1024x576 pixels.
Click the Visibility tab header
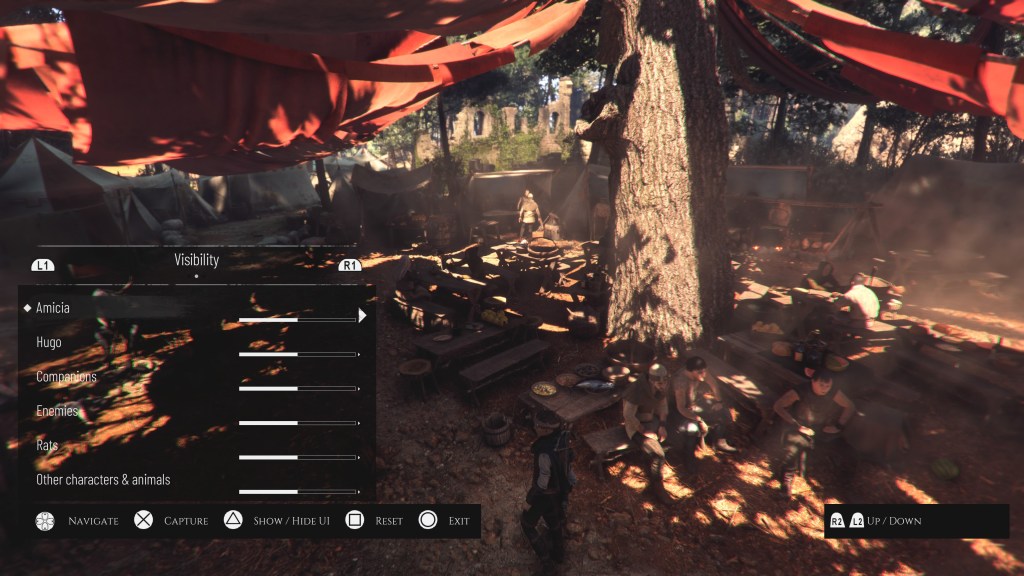196,260
